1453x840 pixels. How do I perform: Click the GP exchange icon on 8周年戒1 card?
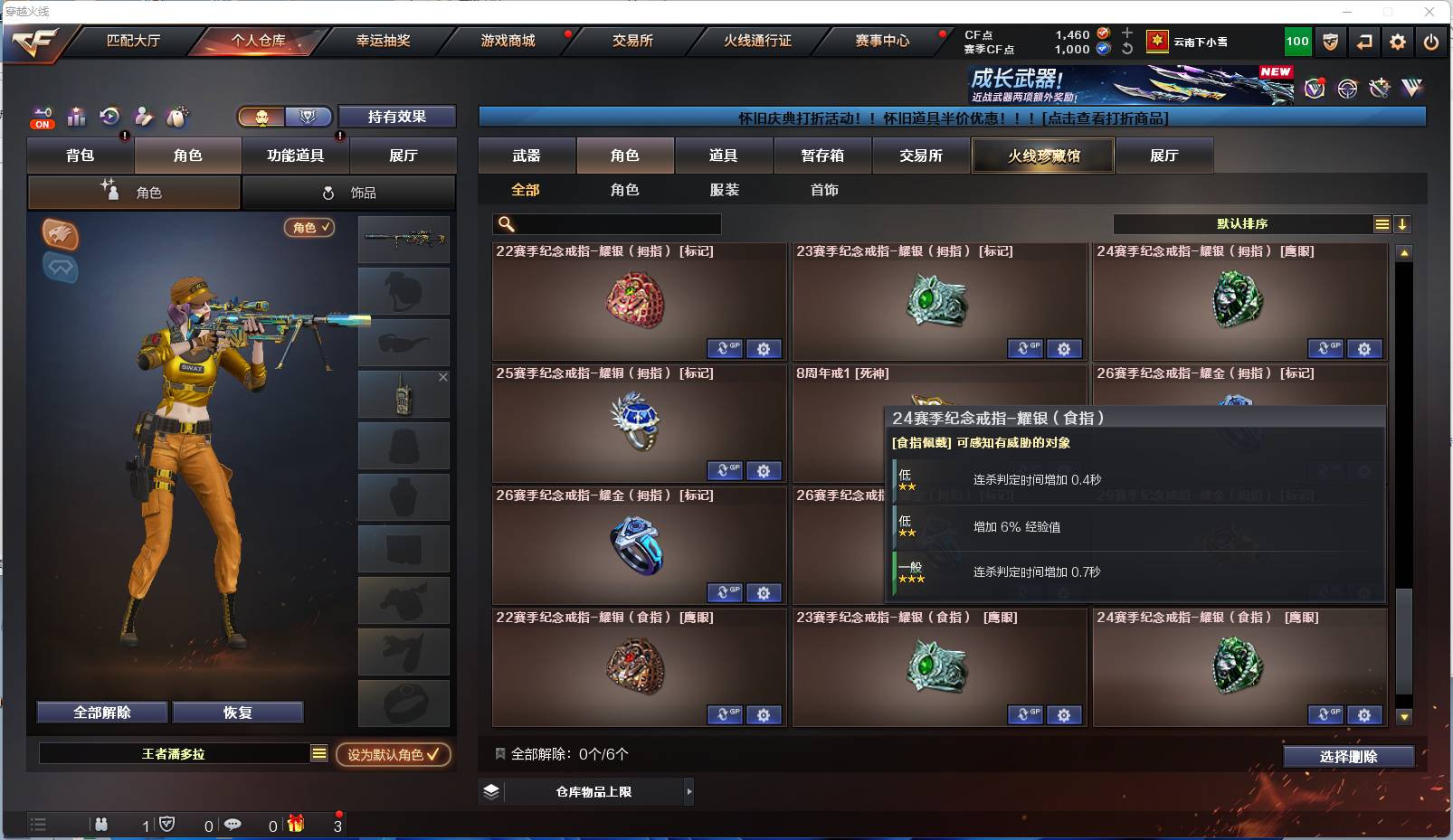point(1025,471)
